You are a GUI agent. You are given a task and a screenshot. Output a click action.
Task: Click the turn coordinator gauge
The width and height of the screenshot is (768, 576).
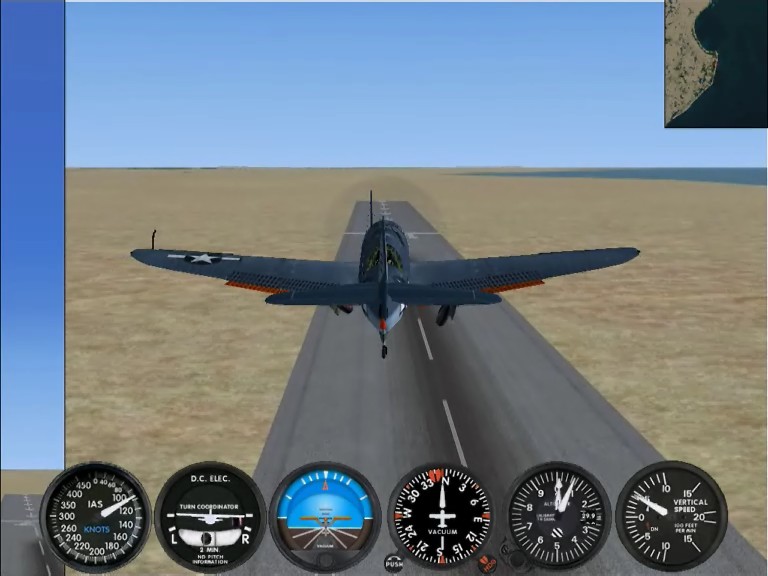tap(210, 515)
